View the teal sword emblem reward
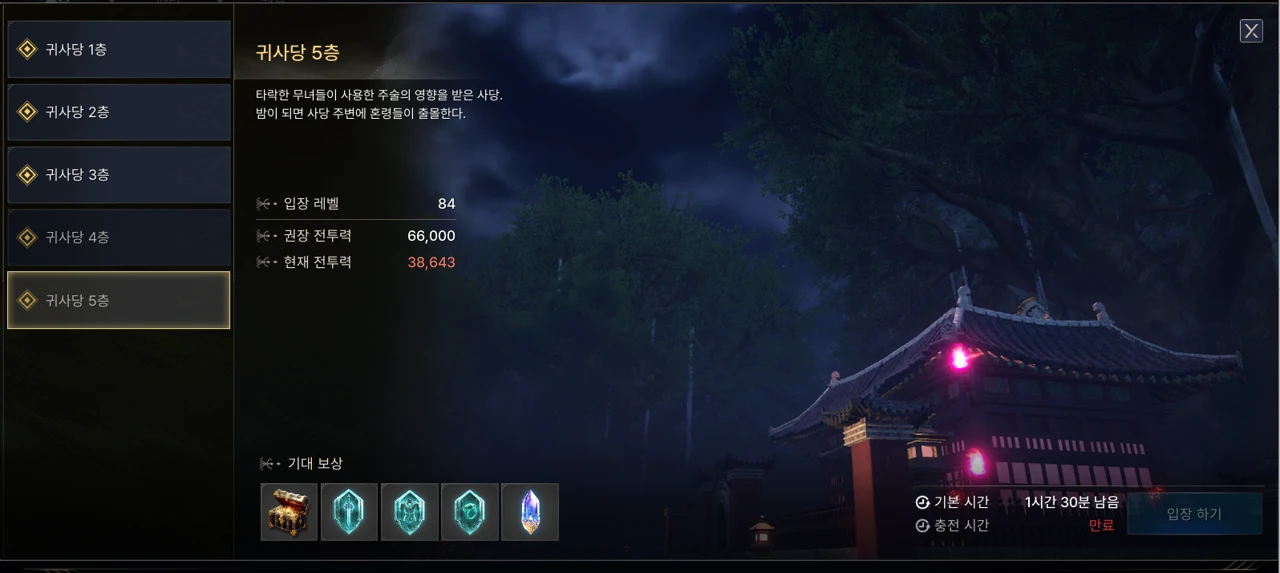 click(349, 512)
